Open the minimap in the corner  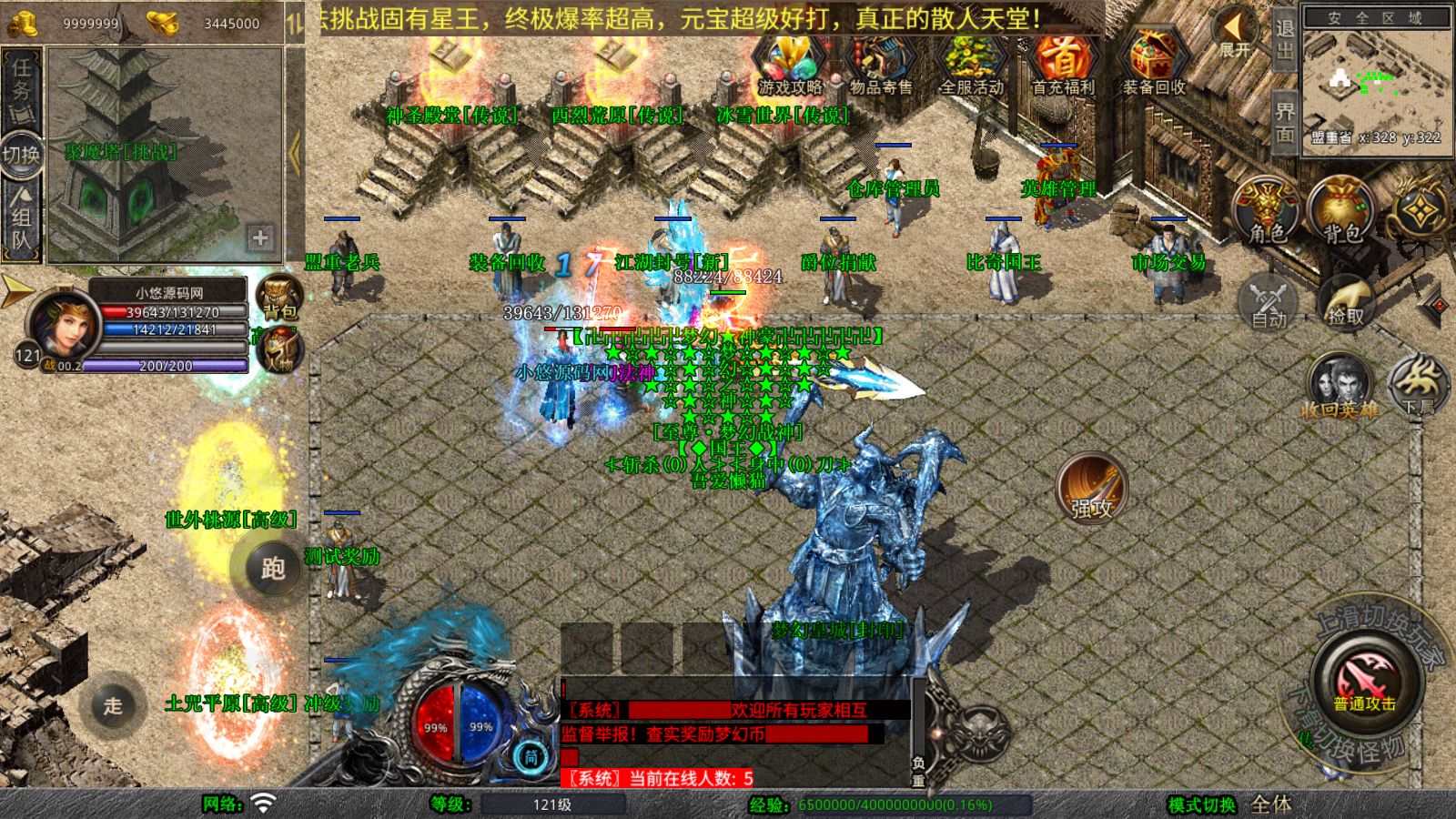tap(1376, 84)
